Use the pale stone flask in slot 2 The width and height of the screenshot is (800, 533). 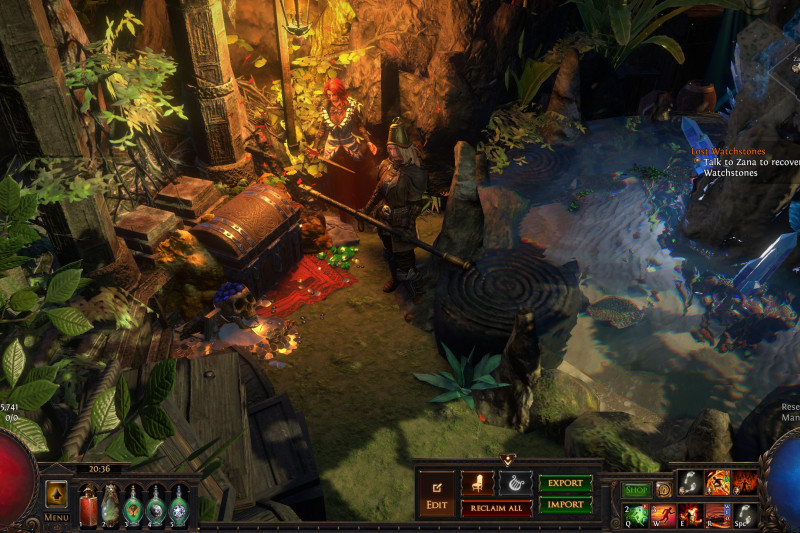point(110,503)
